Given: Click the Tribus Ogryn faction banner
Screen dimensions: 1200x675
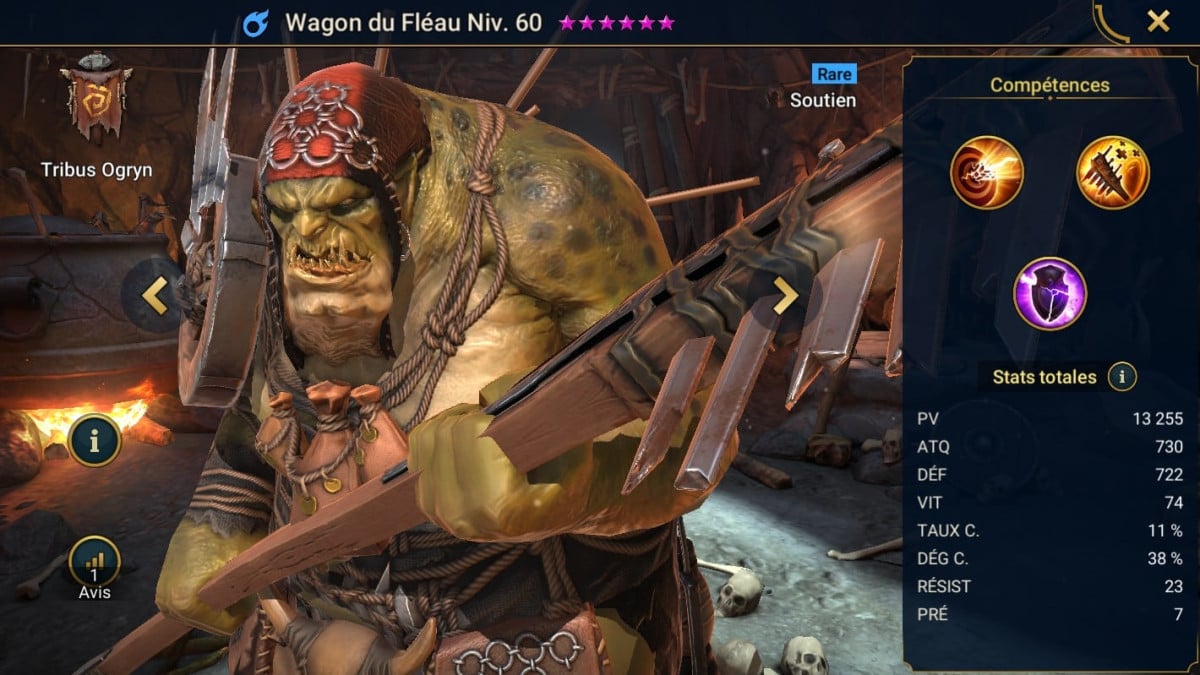Looking at the screenshot, I should tap(97, 100).
